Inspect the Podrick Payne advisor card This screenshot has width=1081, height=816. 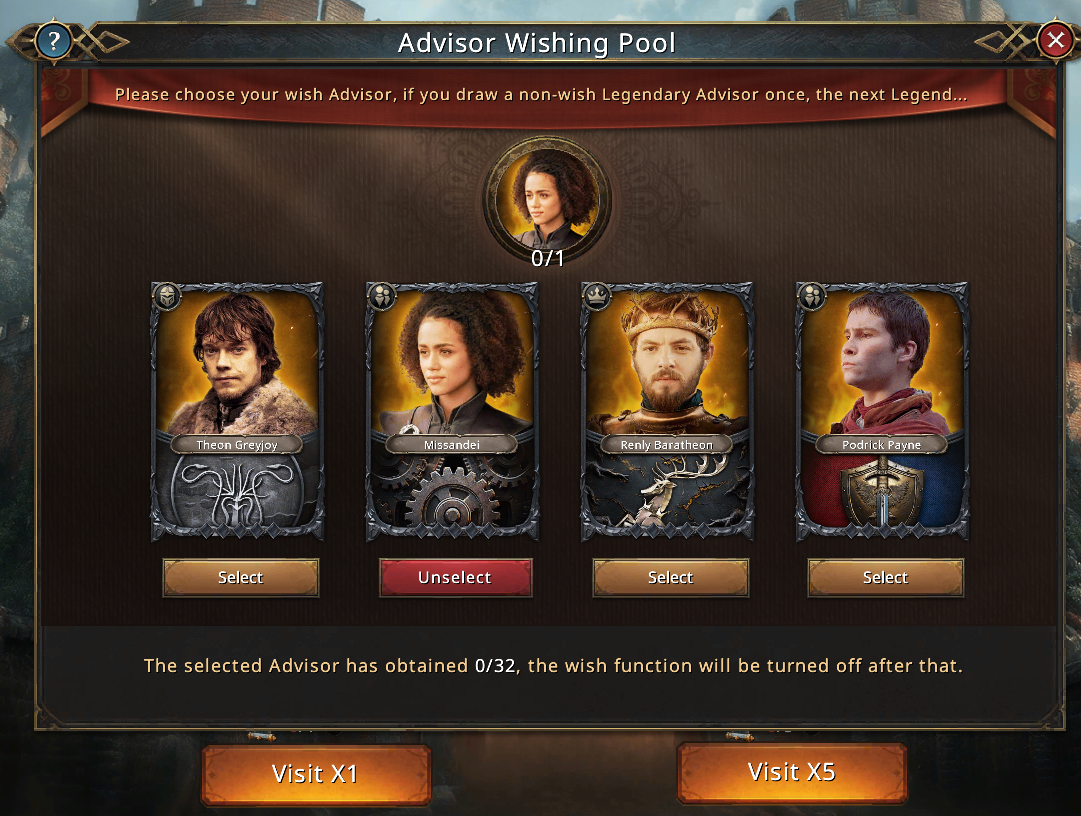pyautogui.click(x=882, y=410)
